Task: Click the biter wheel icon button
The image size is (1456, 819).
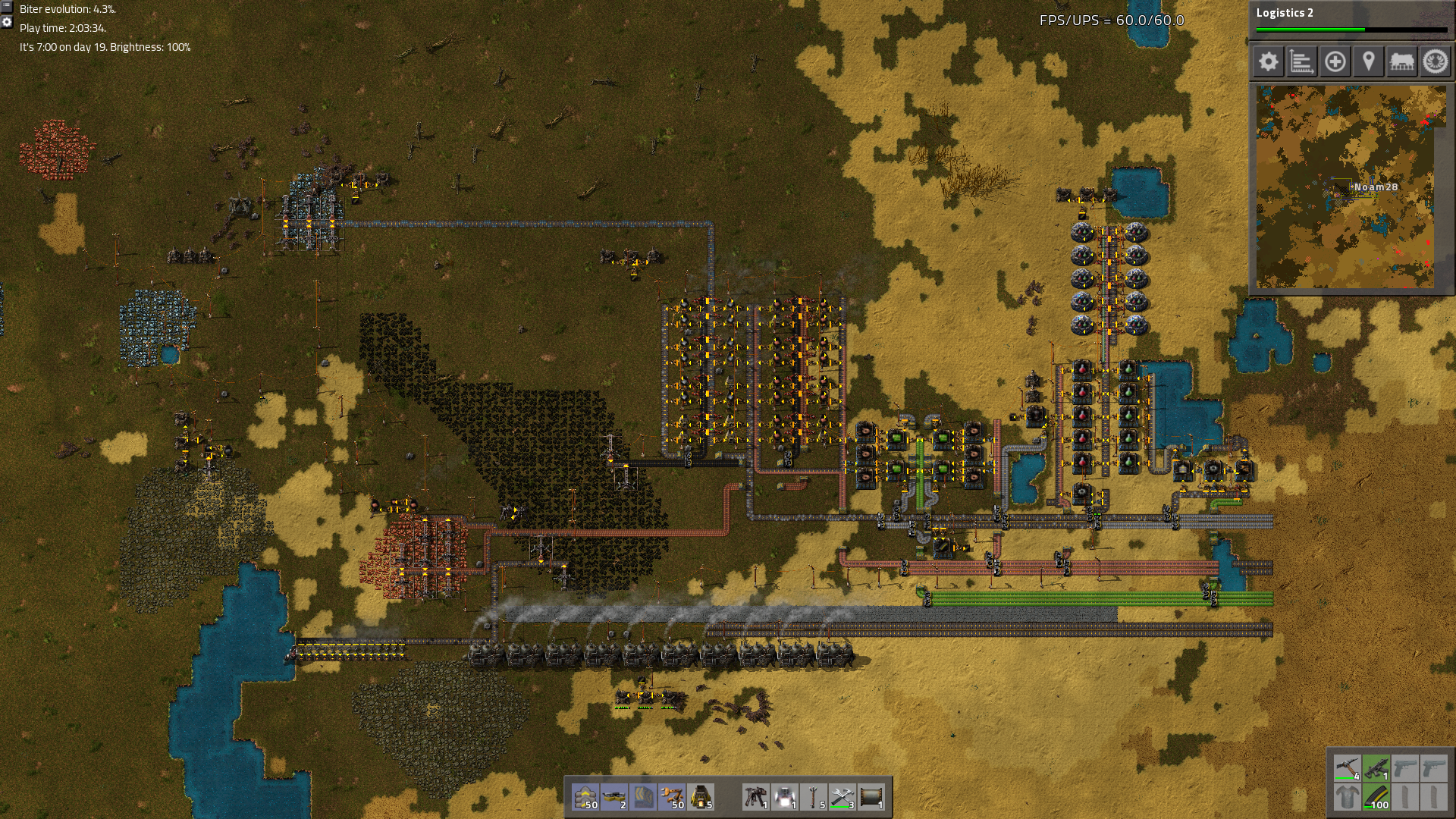Action: coord(1435,61)
